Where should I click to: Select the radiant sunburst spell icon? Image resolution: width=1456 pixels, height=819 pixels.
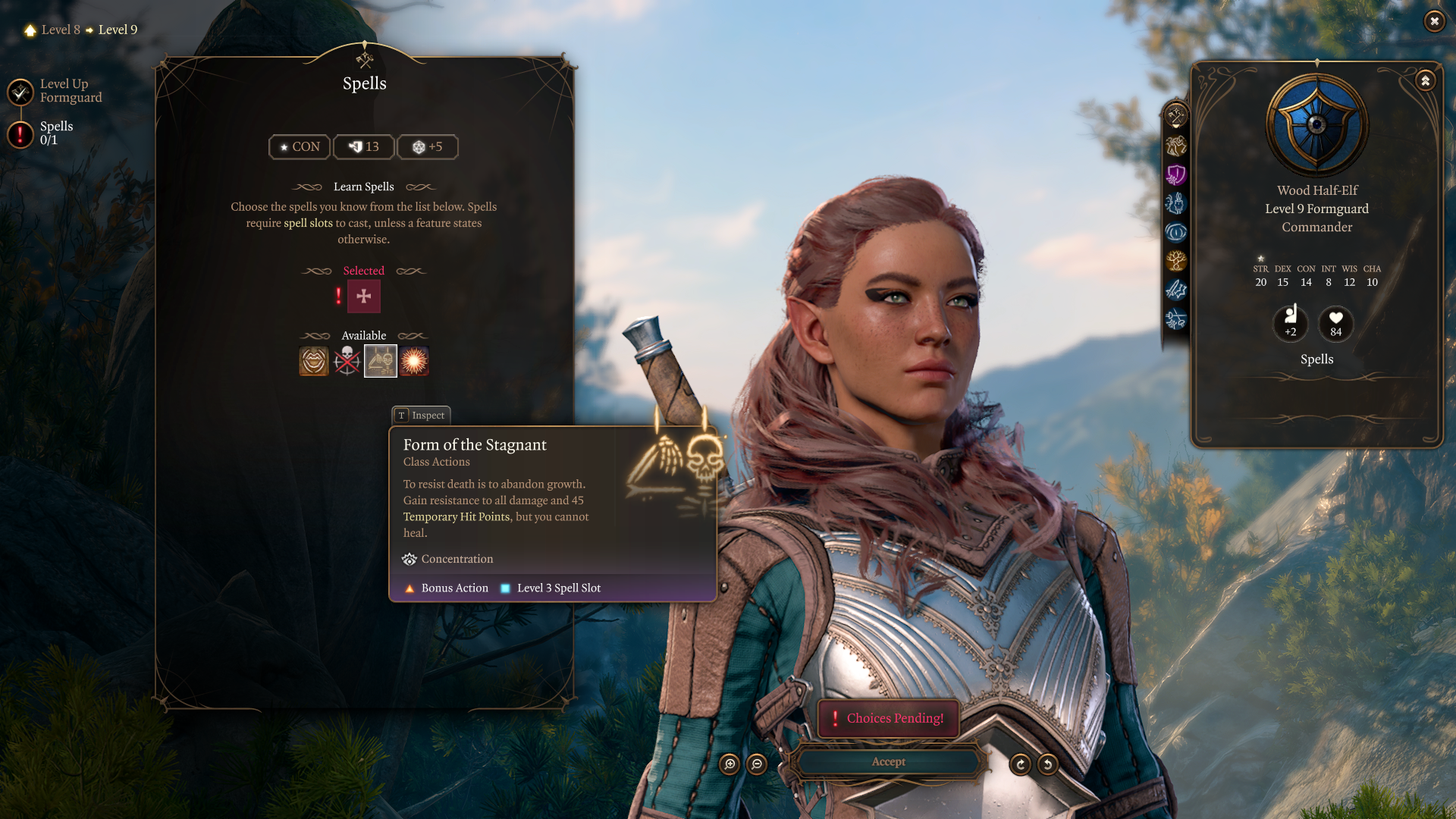414,361
